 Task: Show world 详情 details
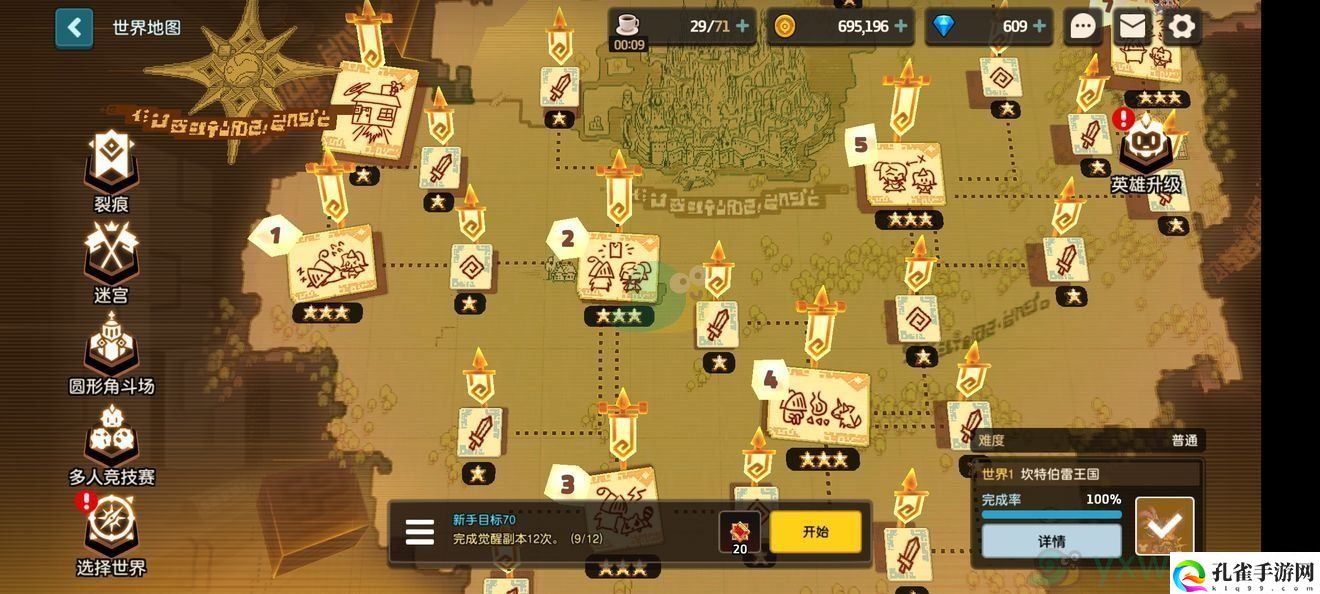point(1051,541)
